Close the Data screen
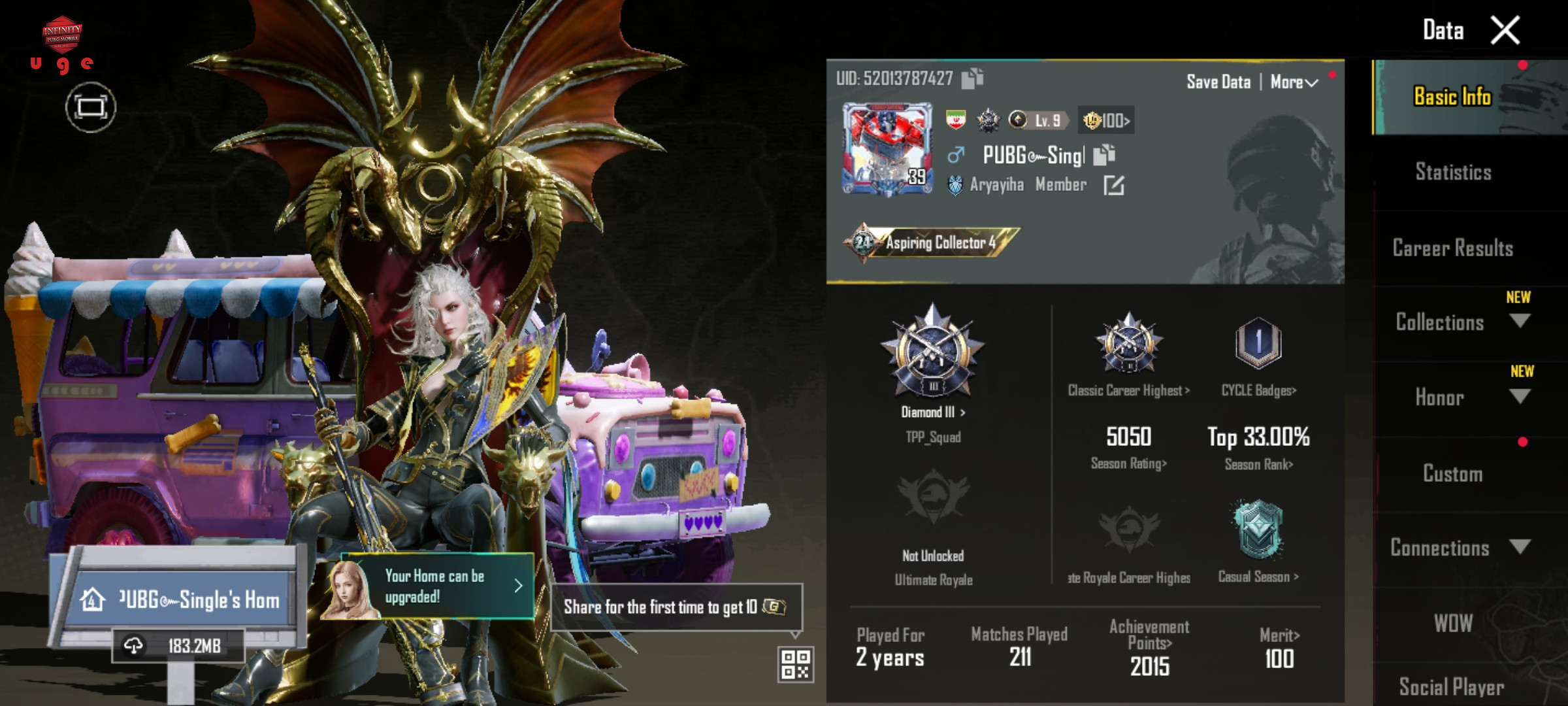The height and width of the screenshot is (706, 1568). click(1505, 31)
